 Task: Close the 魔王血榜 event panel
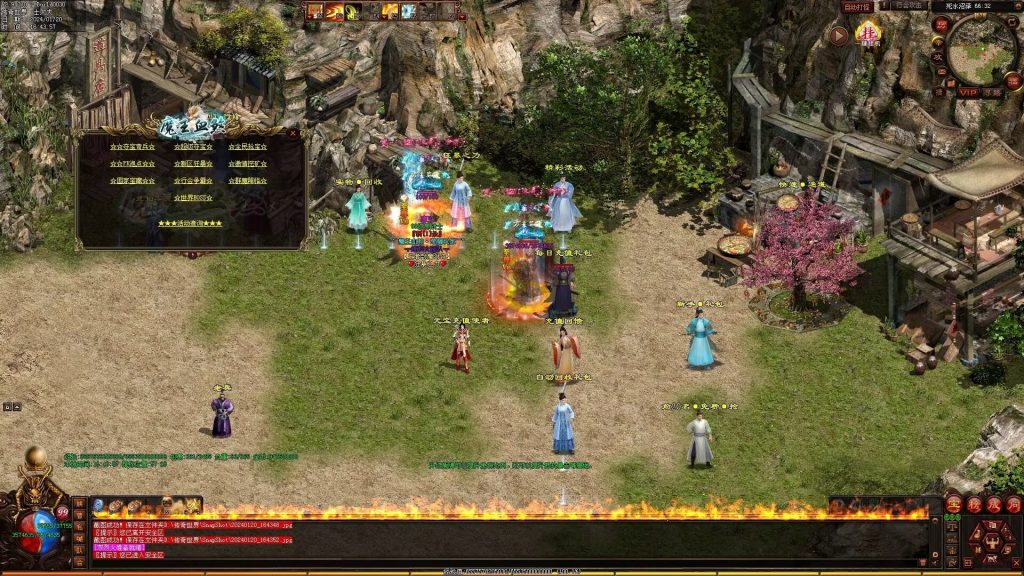(x=293, y=132)
